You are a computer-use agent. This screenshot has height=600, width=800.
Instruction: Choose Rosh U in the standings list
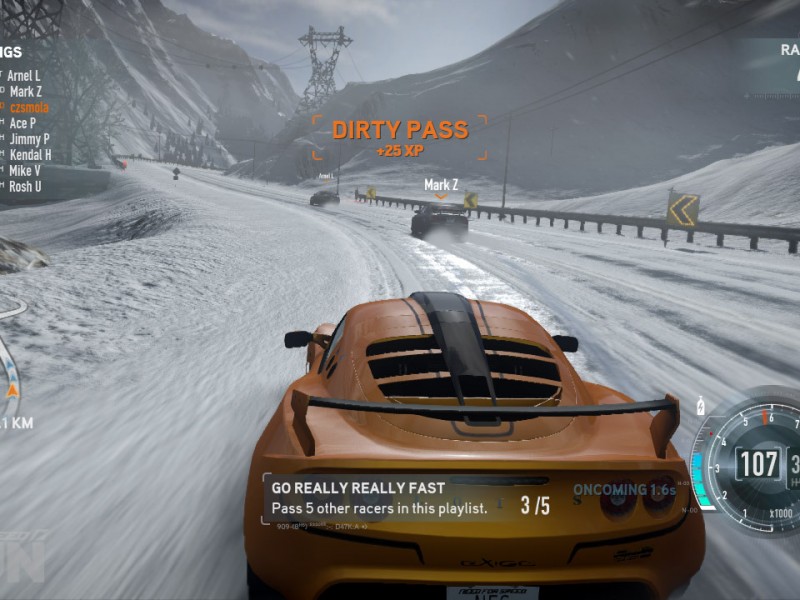(25, 187)
